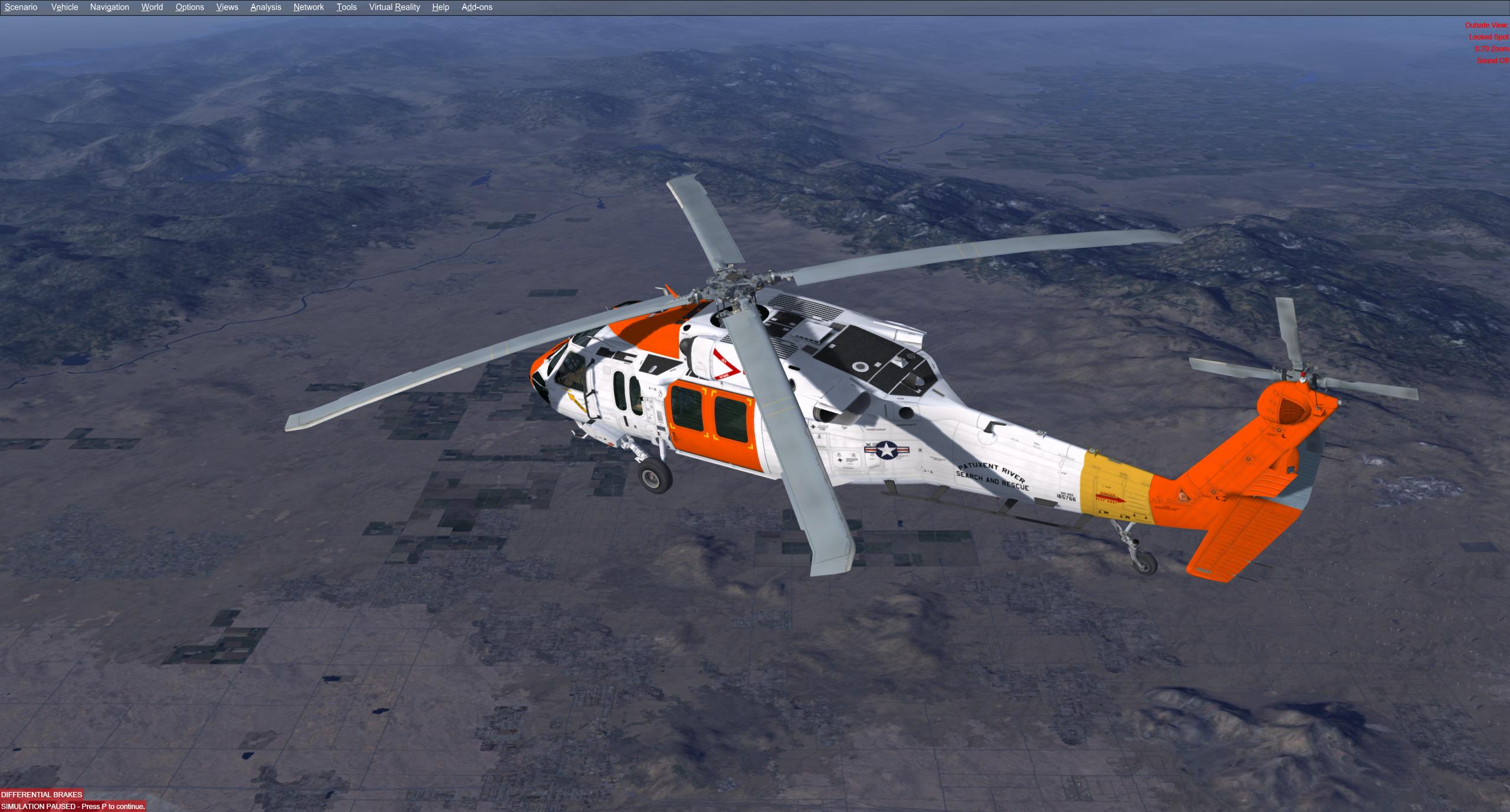Expand the Add-ons menu
This screenshot has height=812, width=1510.
(x=477, y=7)
